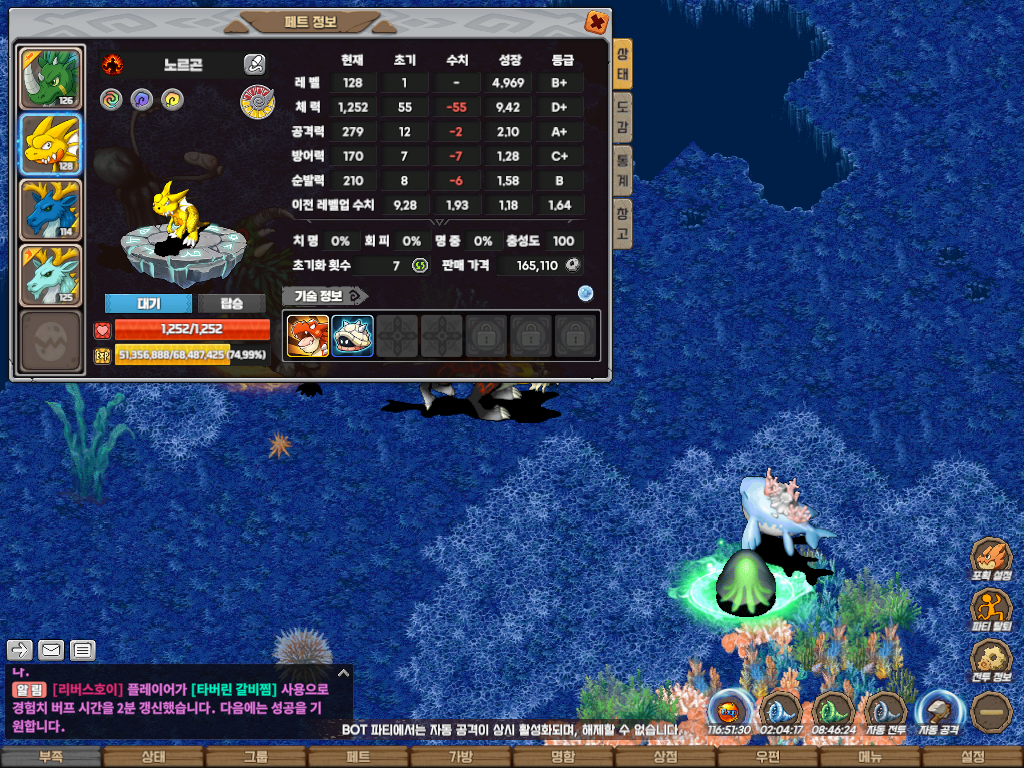Screen dimensions: 1024x768
Task: Open the 전투 정보 battle info
Action: (991, 660)
